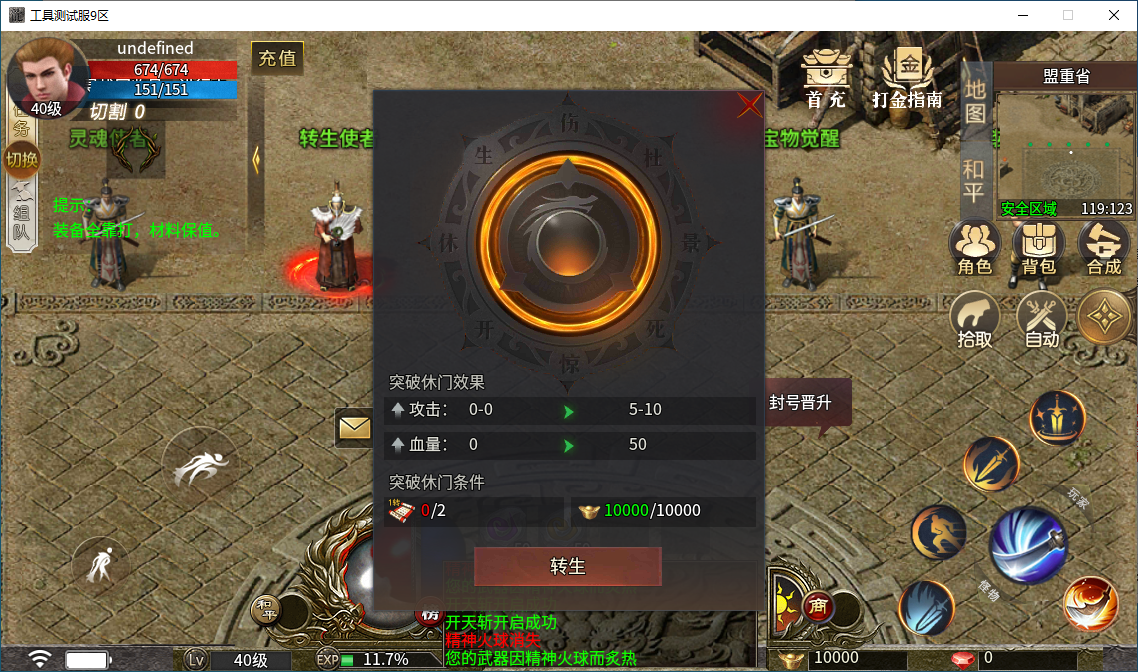Open the 充值 recharge shop

pyautogui.click(x=277, y=58)
